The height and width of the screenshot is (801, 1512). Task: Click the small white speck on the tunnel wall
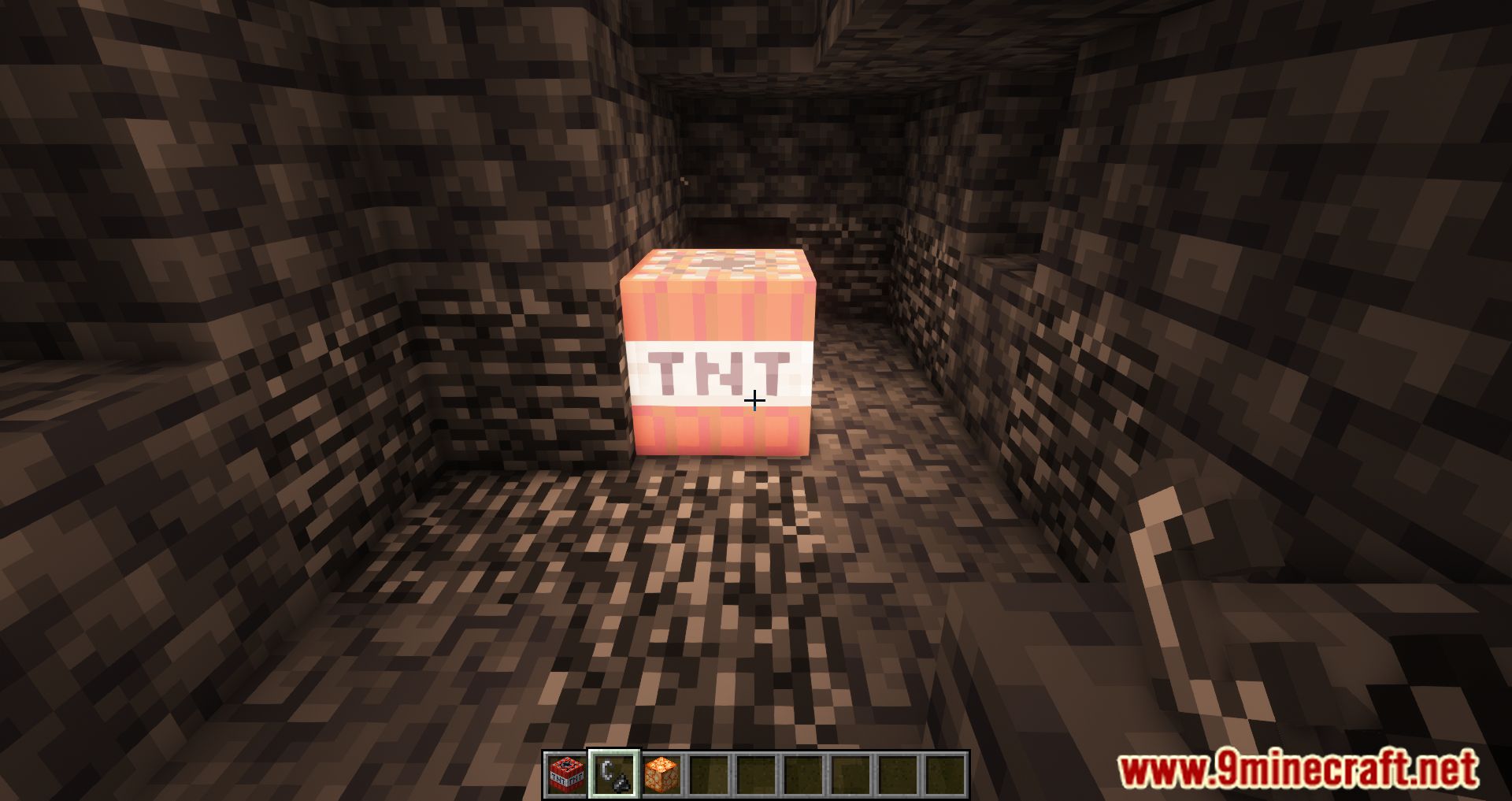tap(684, 180)
